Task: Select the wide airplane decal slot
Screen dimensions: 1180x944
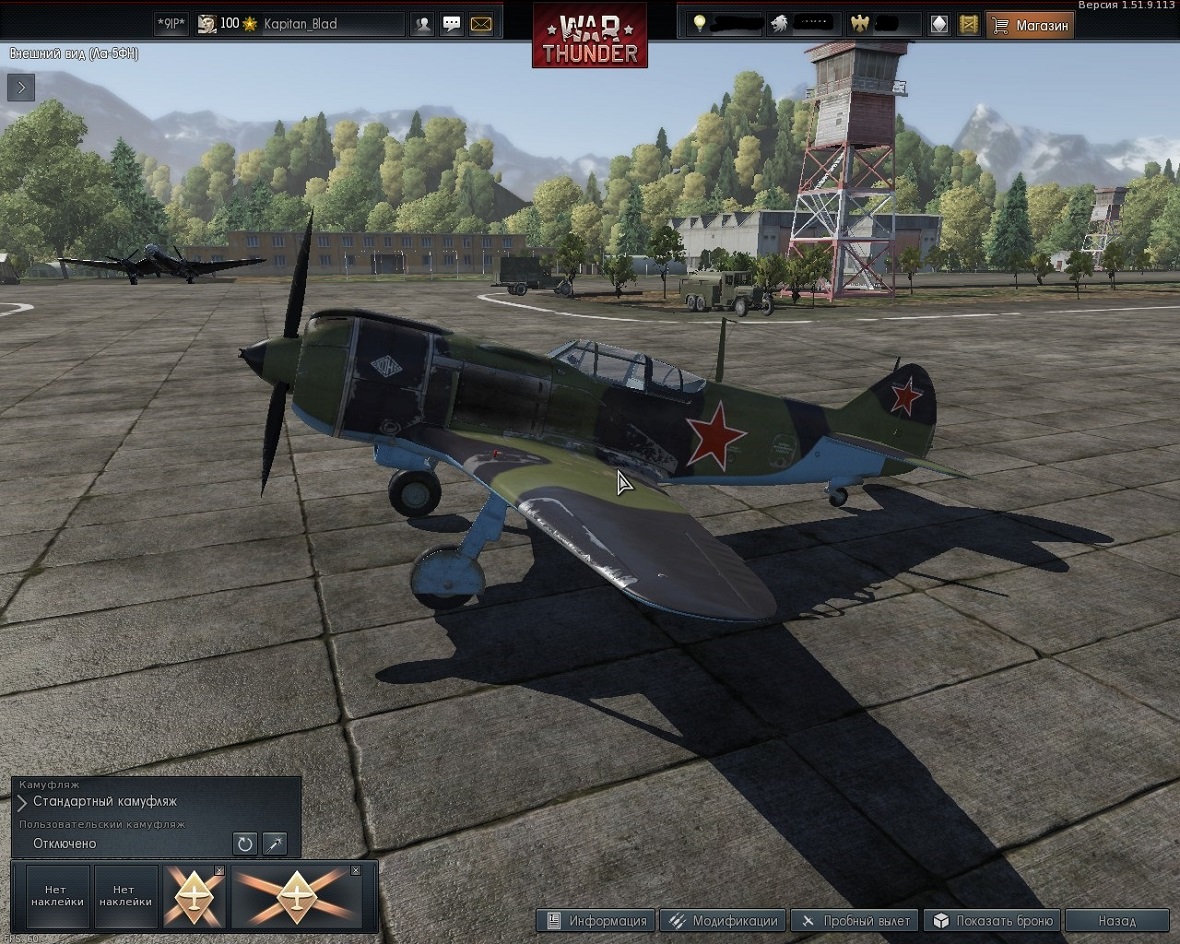Action: 296,897
